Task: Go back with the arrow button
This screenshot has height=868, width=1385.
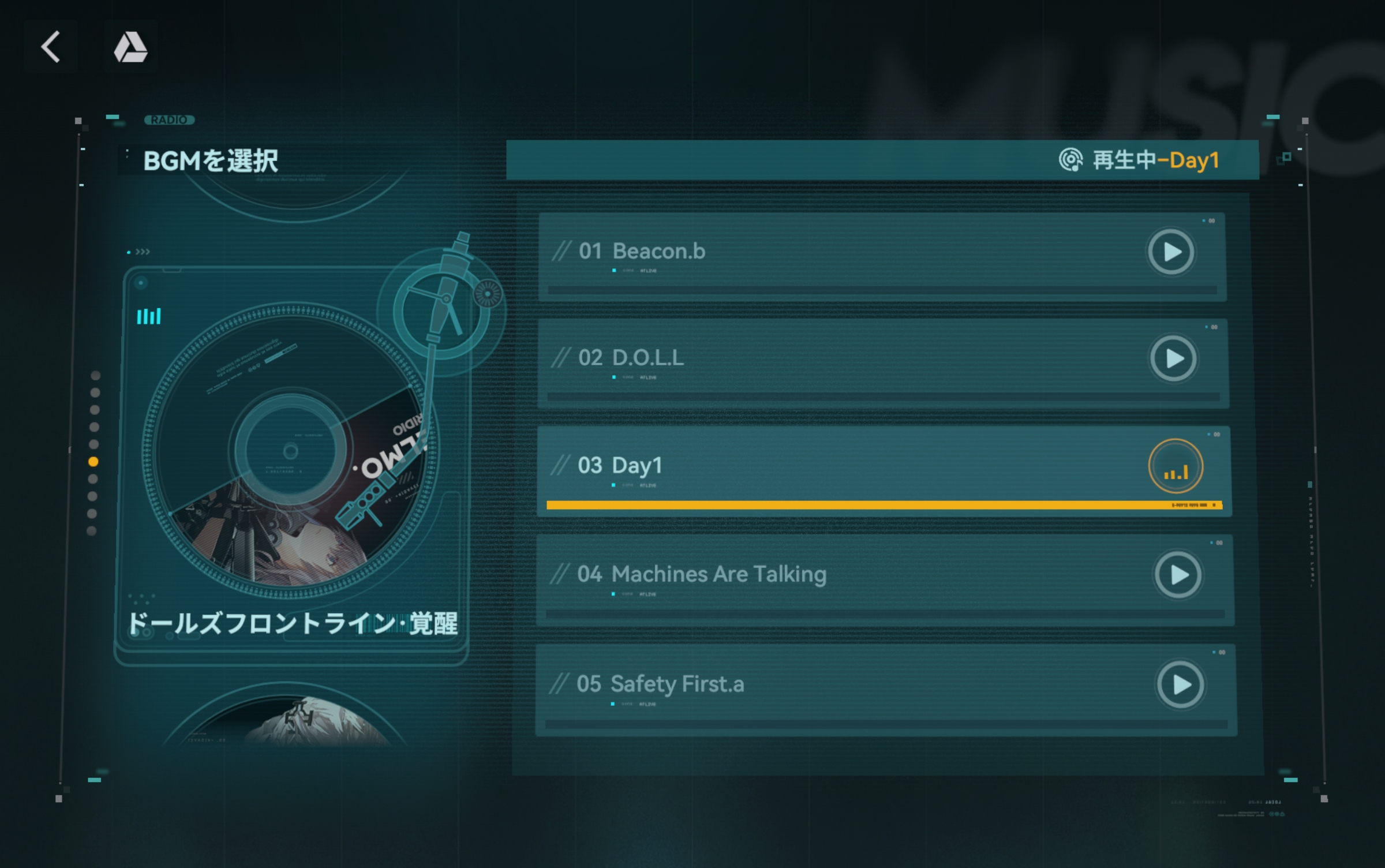Action: (x=51, y=47)
